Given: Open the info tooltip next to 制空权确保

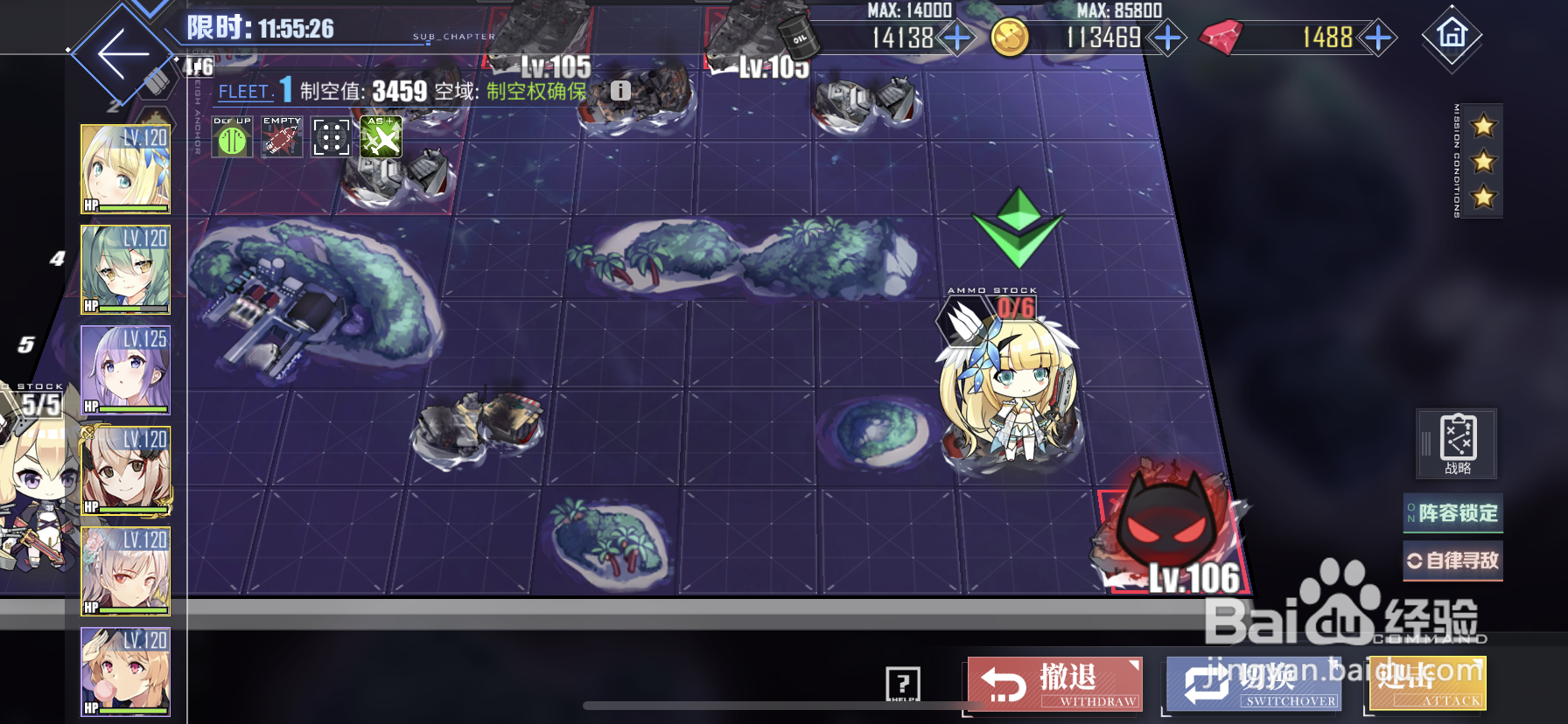Looking at the screenshot, I should click(x=621, y=89).
